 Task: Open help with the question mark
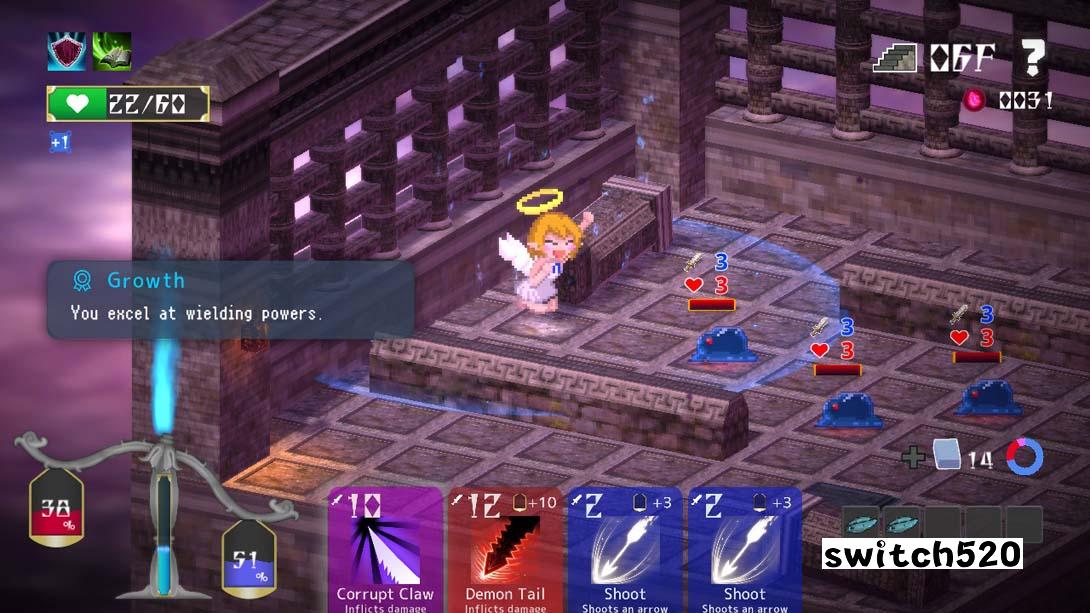coord(1032,58)
